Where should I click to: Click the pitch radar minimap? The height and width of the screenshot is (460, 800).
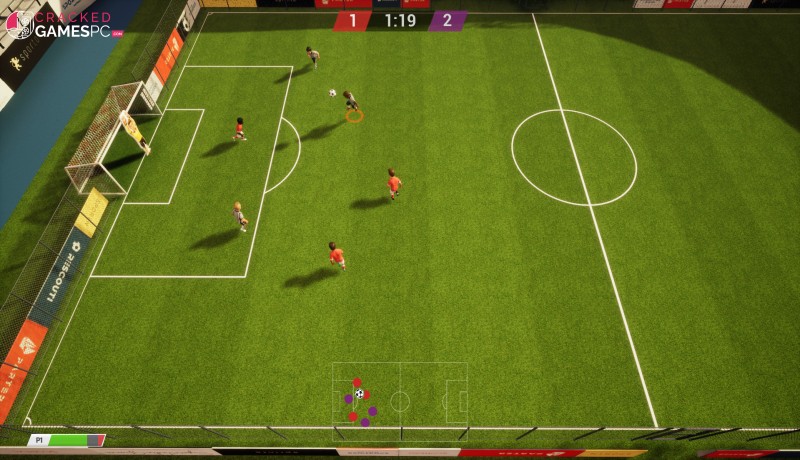click(399, 400)
